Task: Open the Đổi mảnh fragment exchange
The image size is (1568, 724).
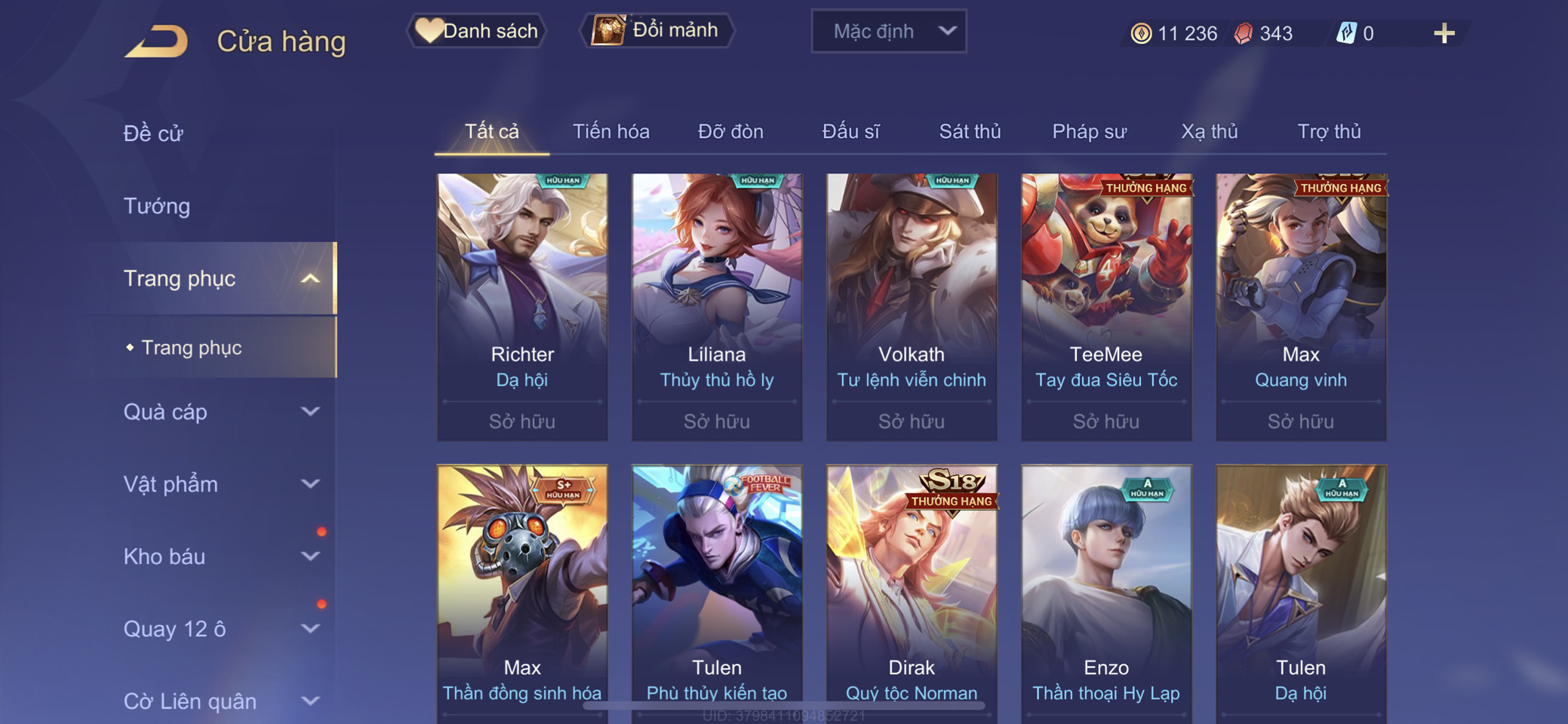Action: [656, 31]
